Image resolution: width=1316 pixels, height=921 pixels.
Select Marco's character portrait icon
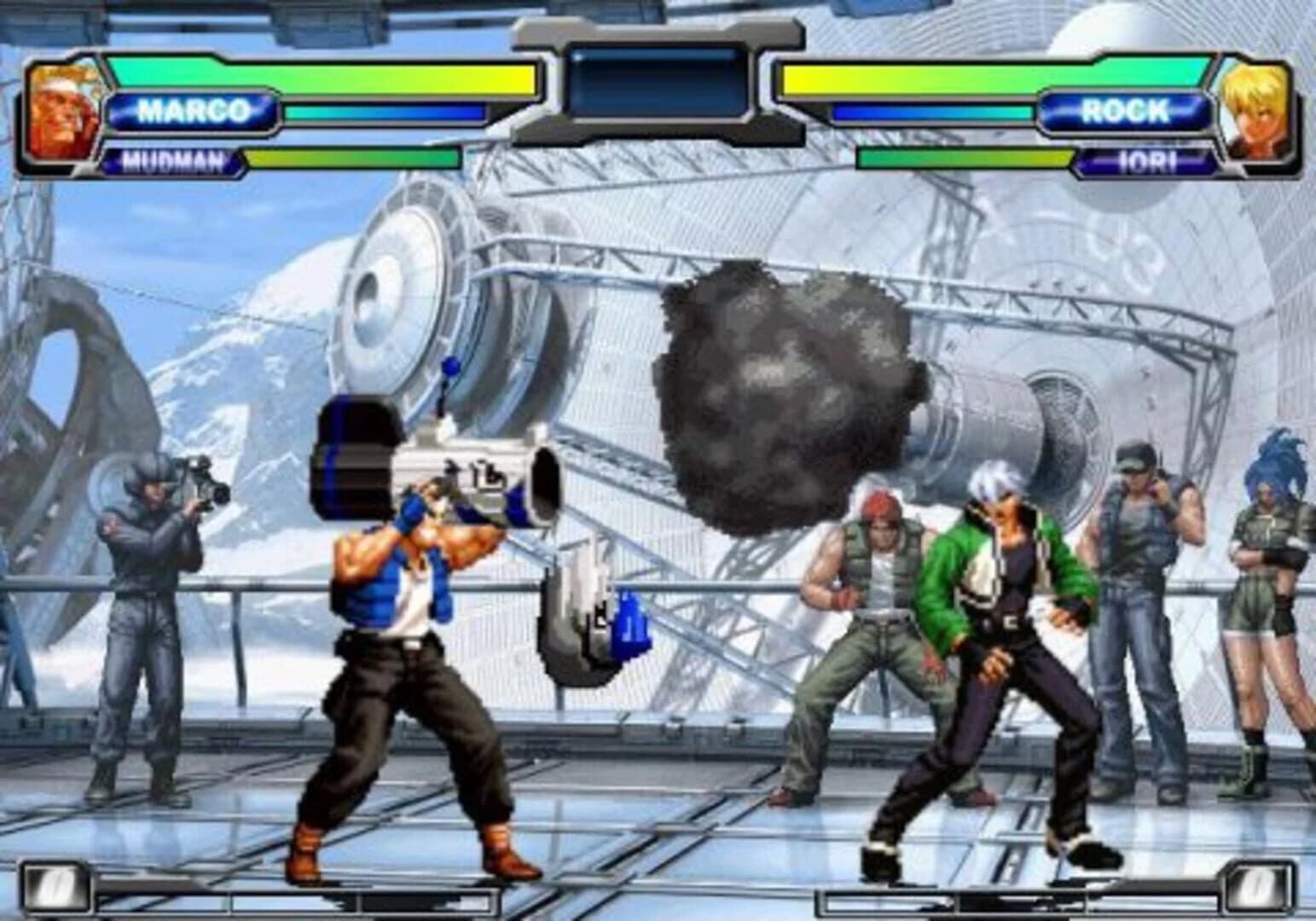(60, 111)
